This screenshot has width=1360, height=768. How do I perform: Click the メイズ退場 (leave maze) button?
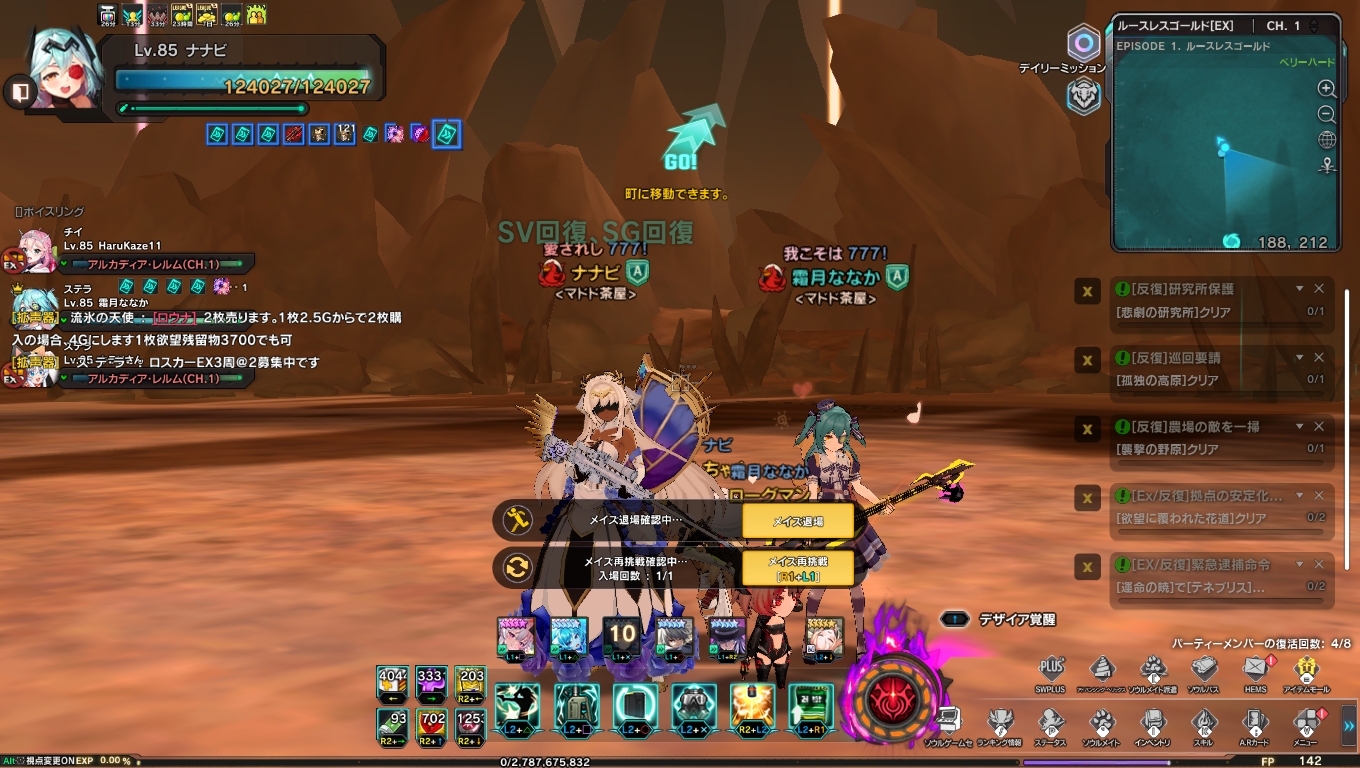click(797, 521)
